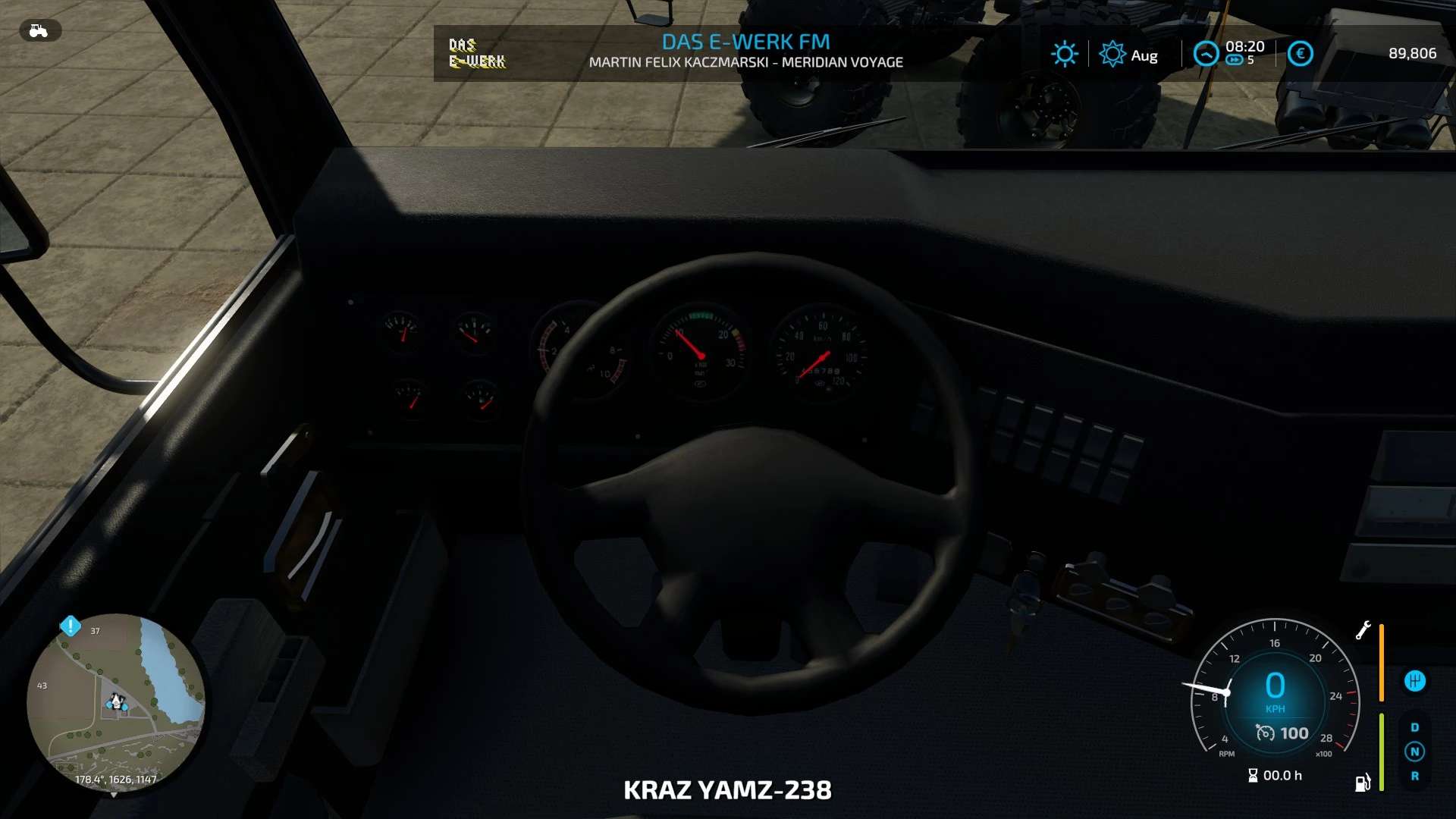Screen dimensions: 1456x819
Task: Check the sunny weather icon
Action: (x=1064, y=54)
